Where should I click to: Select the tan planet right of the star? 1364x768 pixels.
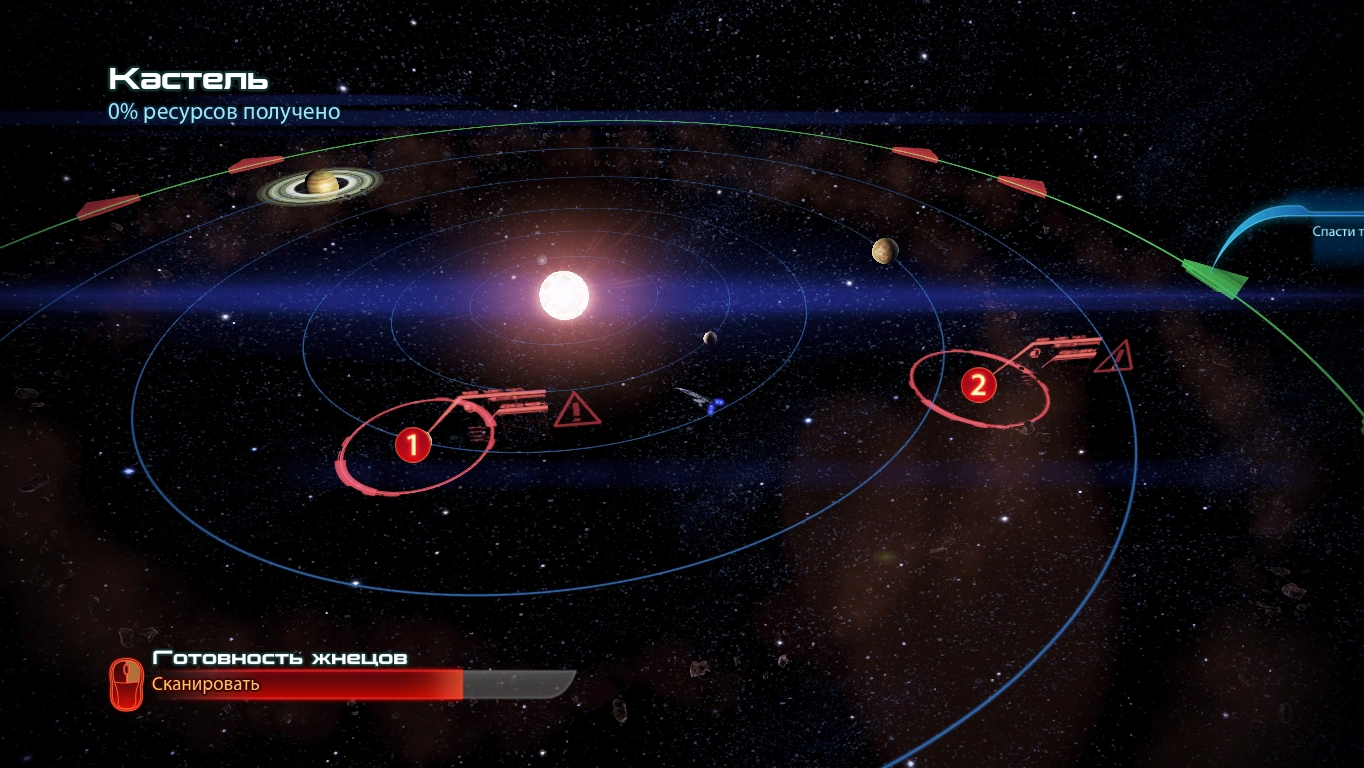tap(885, 251)
